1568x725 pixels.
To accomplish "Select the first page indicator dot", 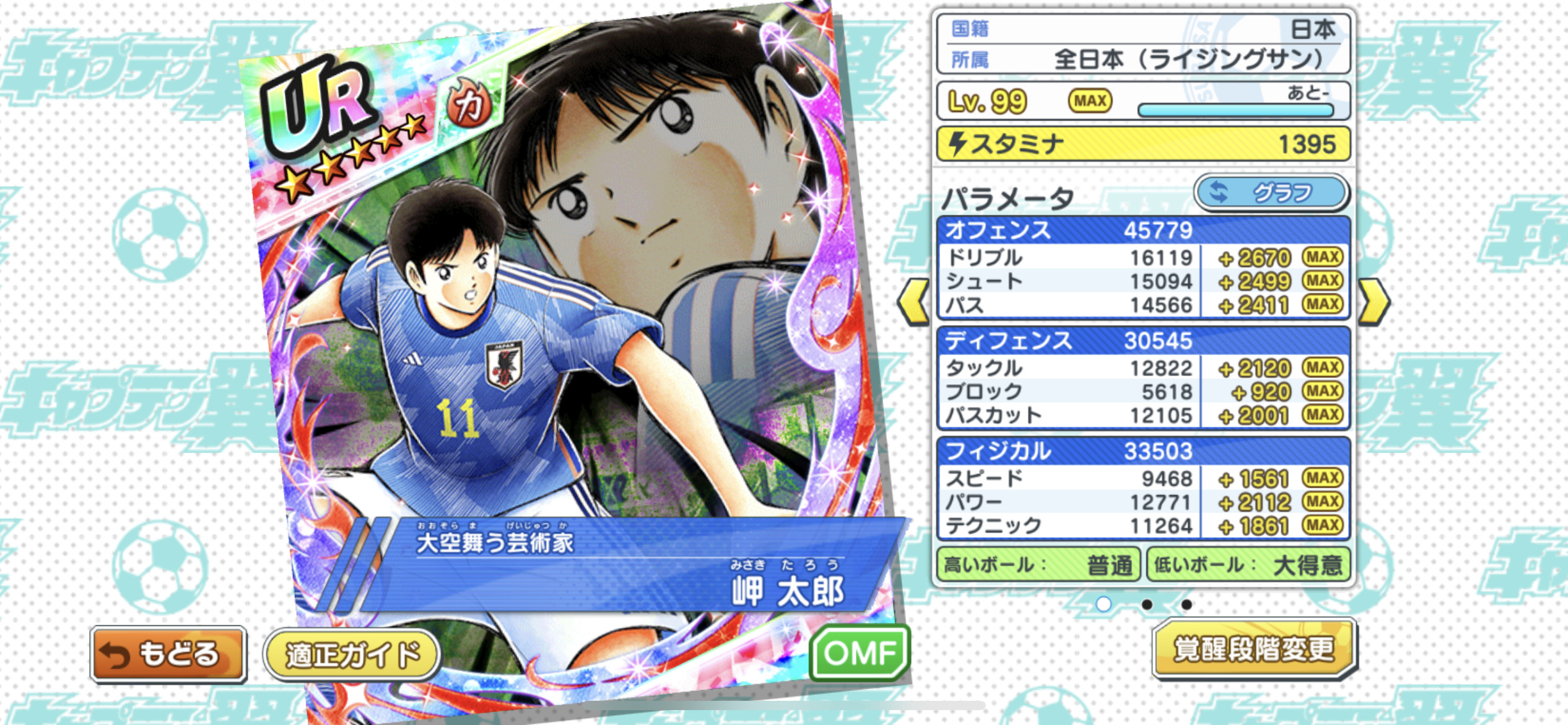I will [x=1104, y=604].
